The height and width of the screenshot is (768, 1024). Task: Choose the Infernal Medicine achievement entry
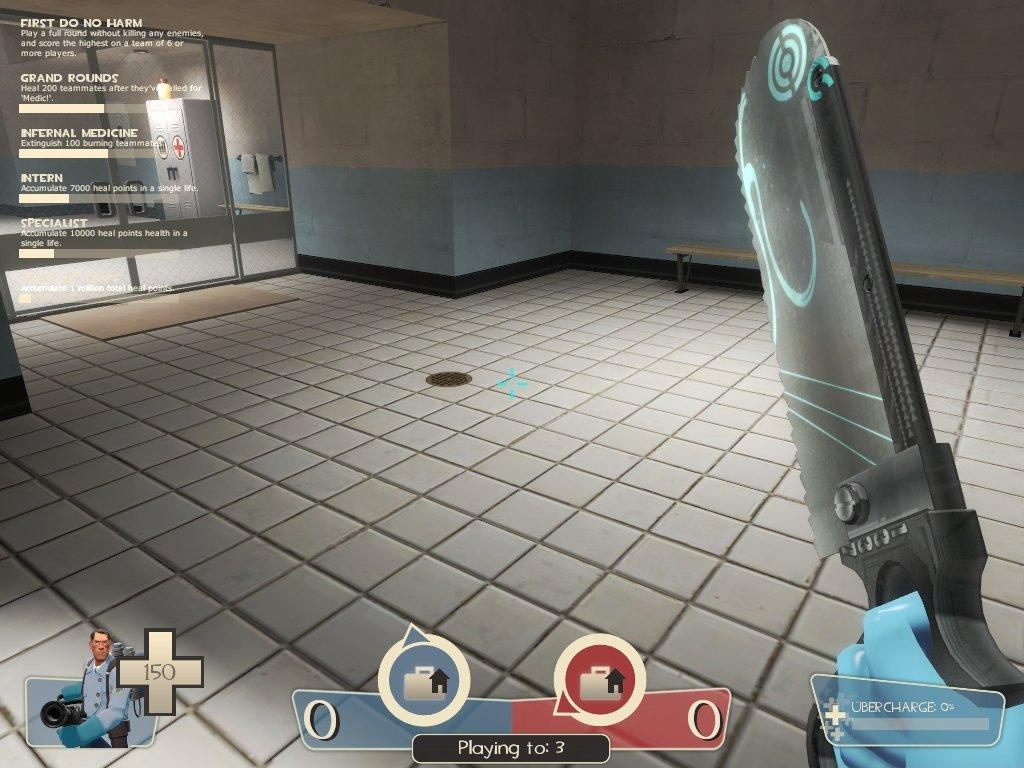79,133
